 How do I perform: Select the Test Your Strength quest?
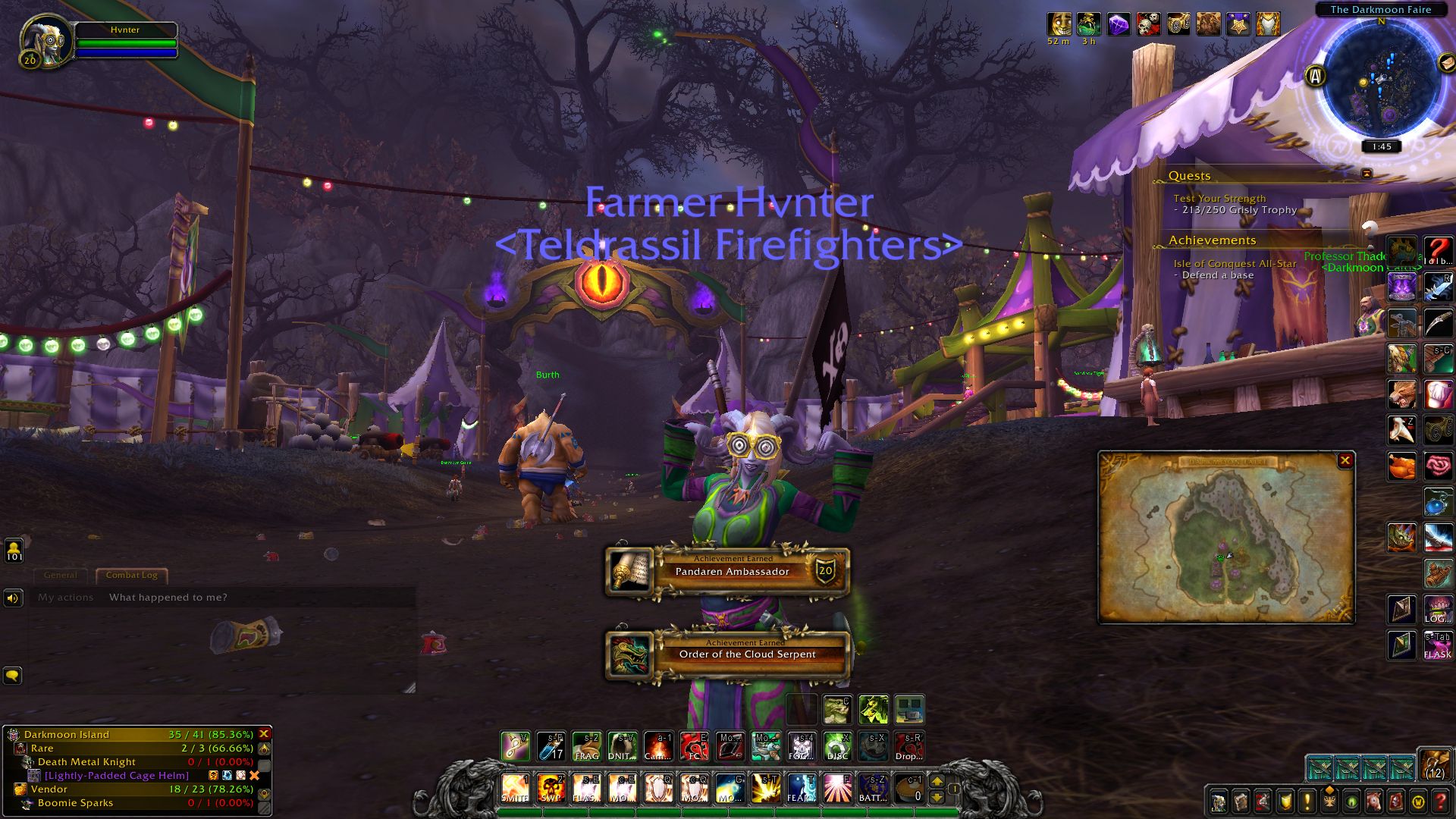click(1219, 199)
